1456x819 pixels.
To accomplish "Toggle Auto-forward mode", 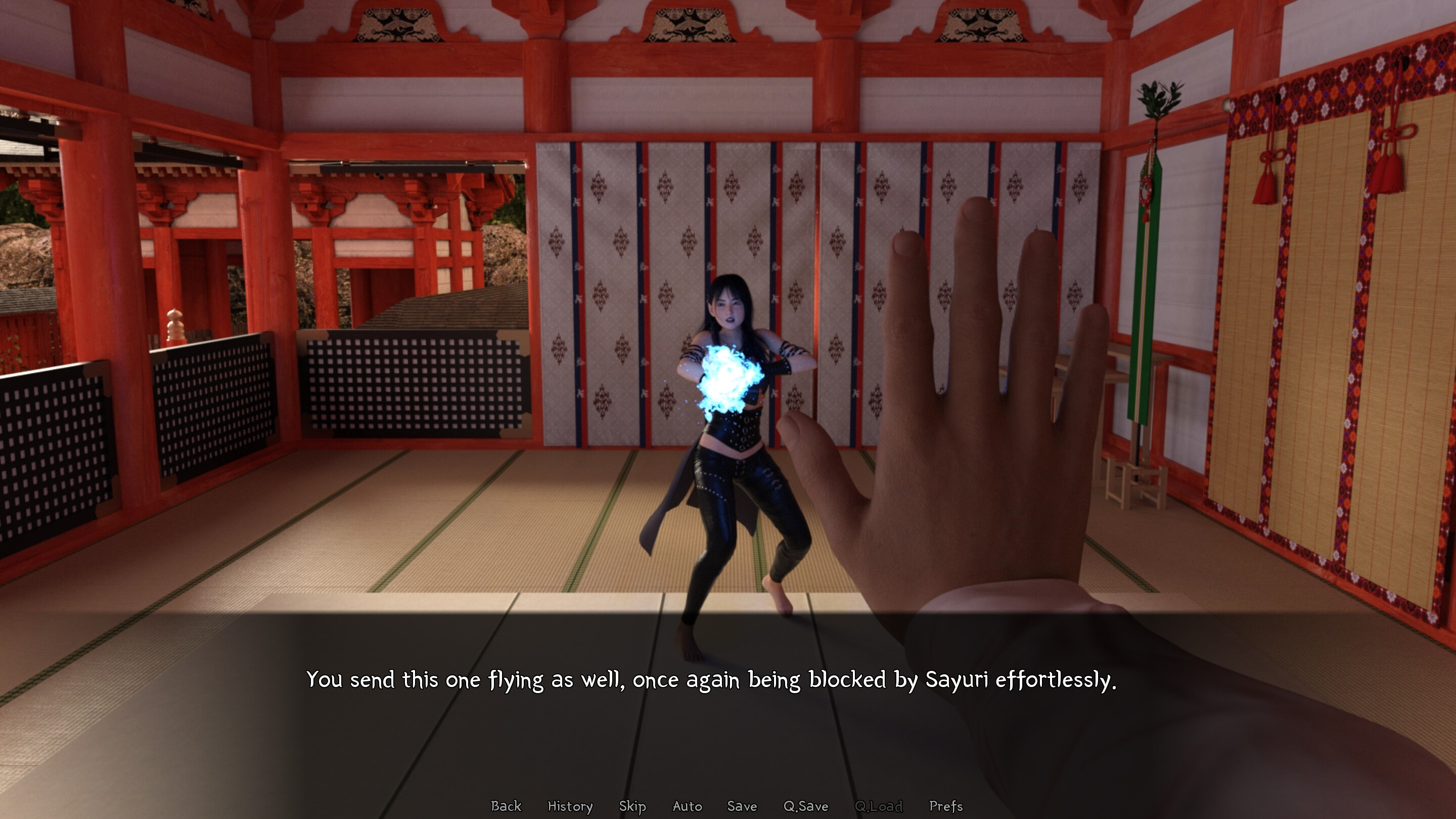I will point(687,806).
